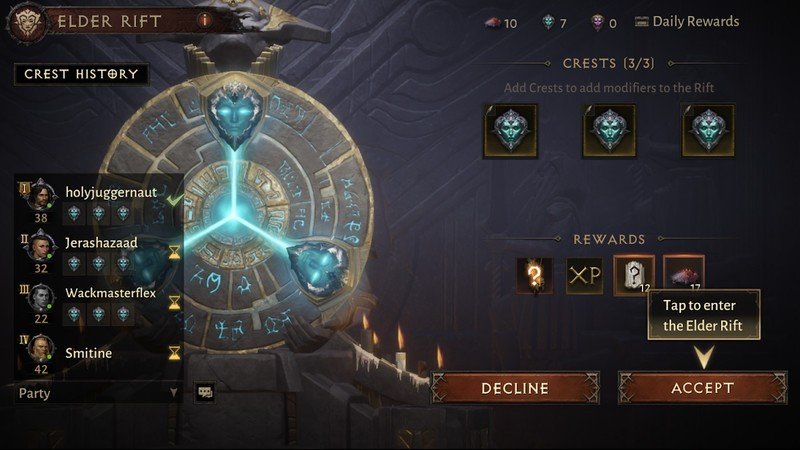Accept the Elder Rift invitation
Image resolution: width=800 pixels, height=450 pixels.
[x=702, y=387]
